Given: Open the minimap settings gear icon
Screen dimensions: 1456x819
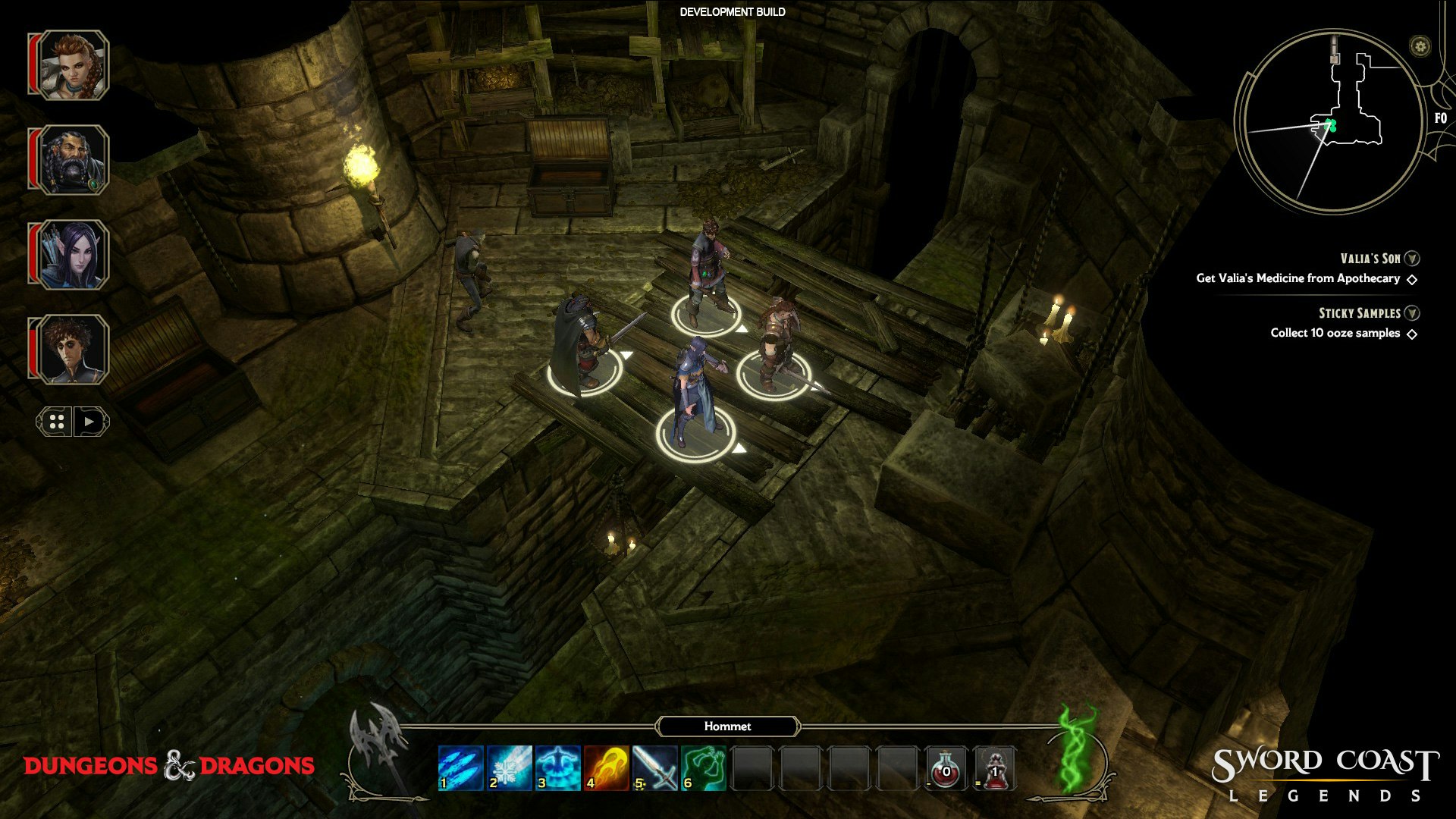Looking at the screenshot, I should point(1420,46).
